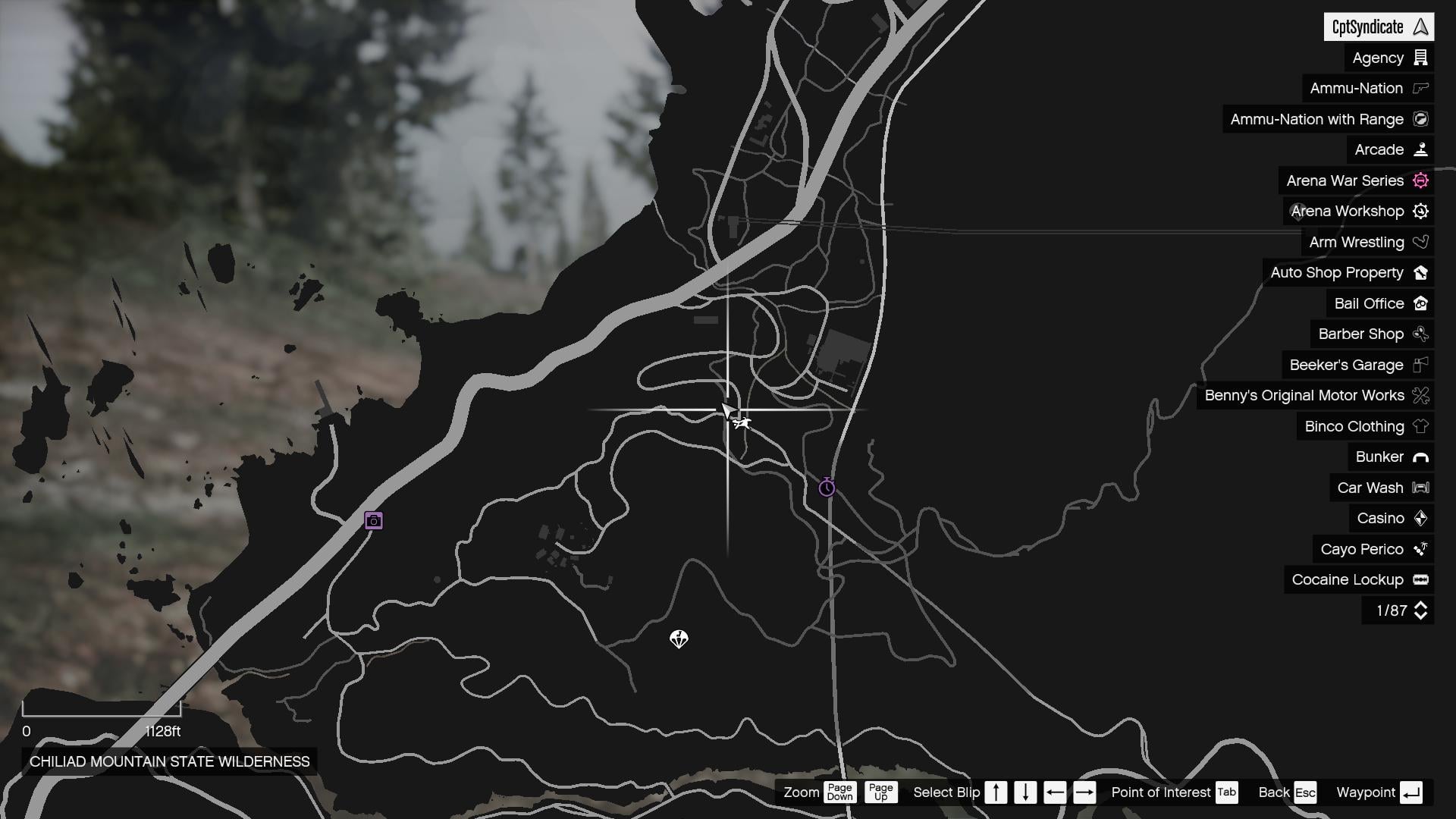This screenshot has height=819, width=1456.
Task: Click the down arrow for Select Blip
Action: pyautogui.click(x=1025, y=792)
